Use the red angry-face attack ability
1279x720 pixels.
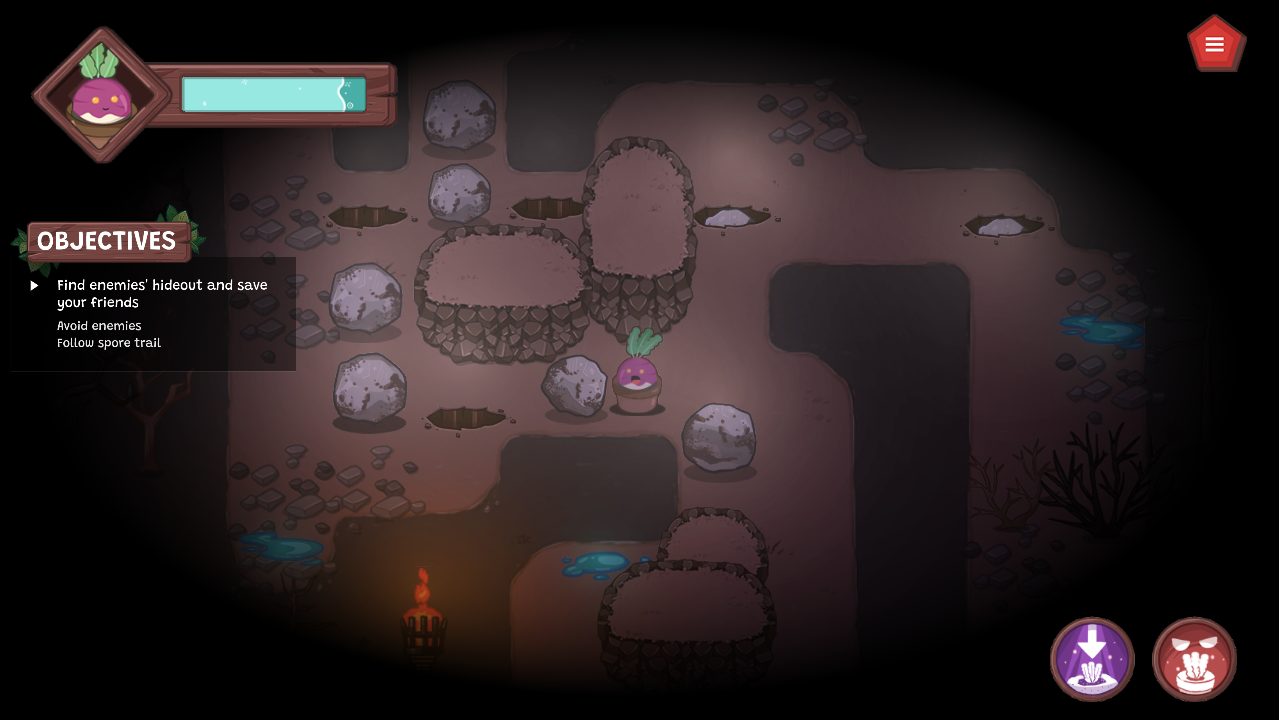tap(1194, 659)
